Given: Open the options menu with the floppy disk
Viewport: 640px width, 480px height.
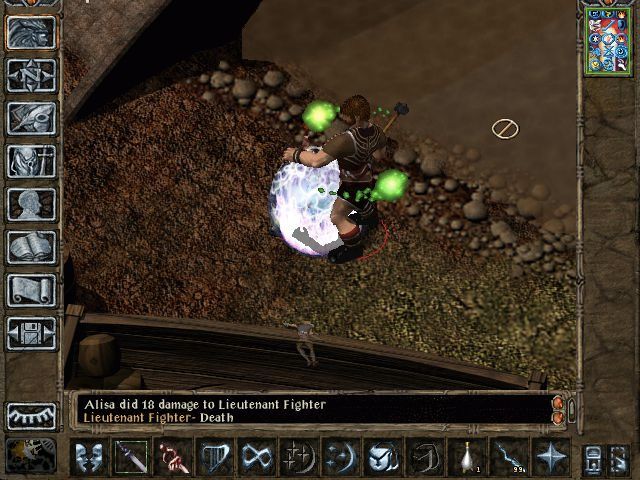Looking at the screenshot, I should click(x=32, y=333).
